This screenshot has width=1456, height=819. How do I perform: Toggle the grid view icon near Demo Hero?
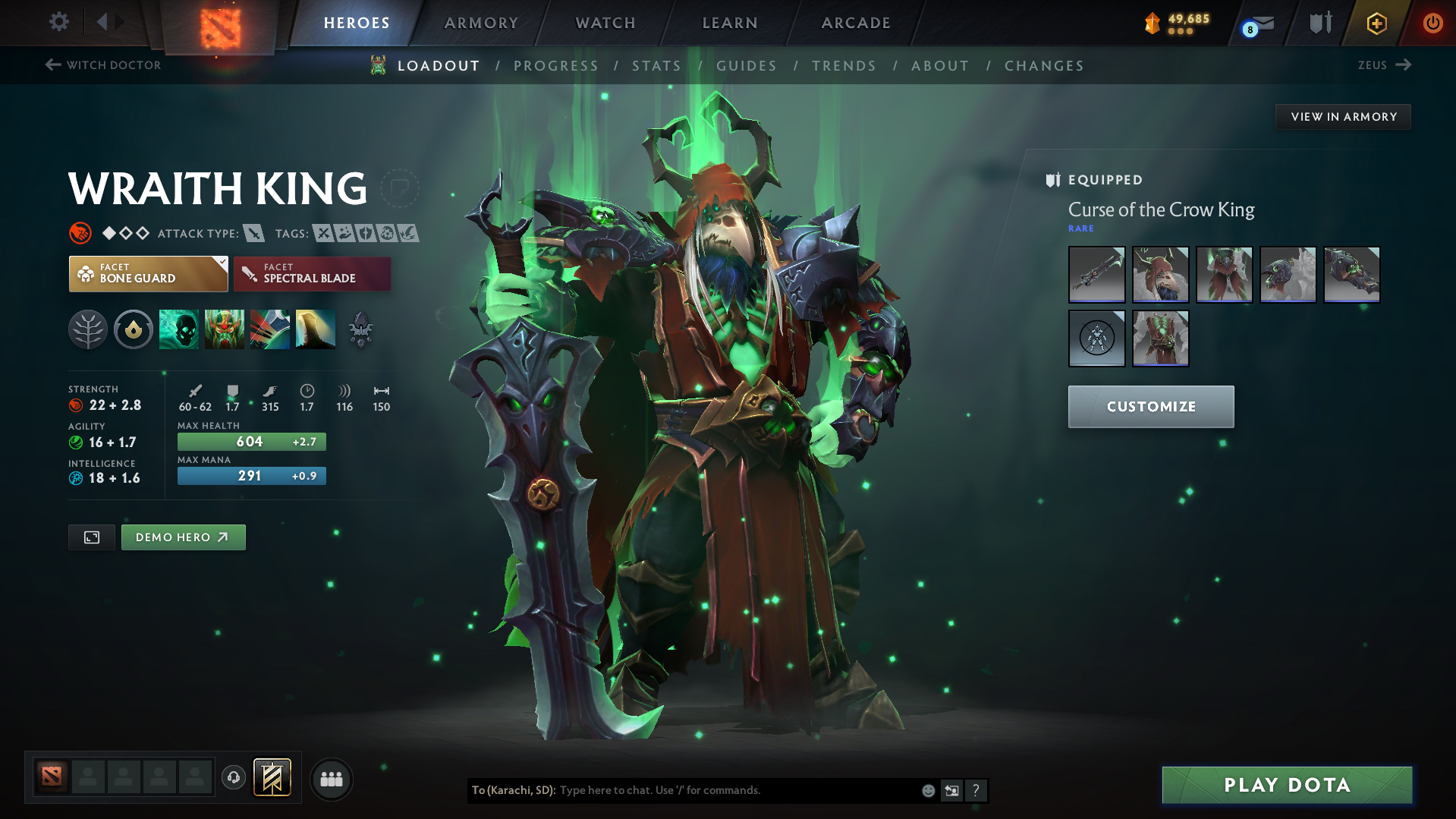[91, 537]
